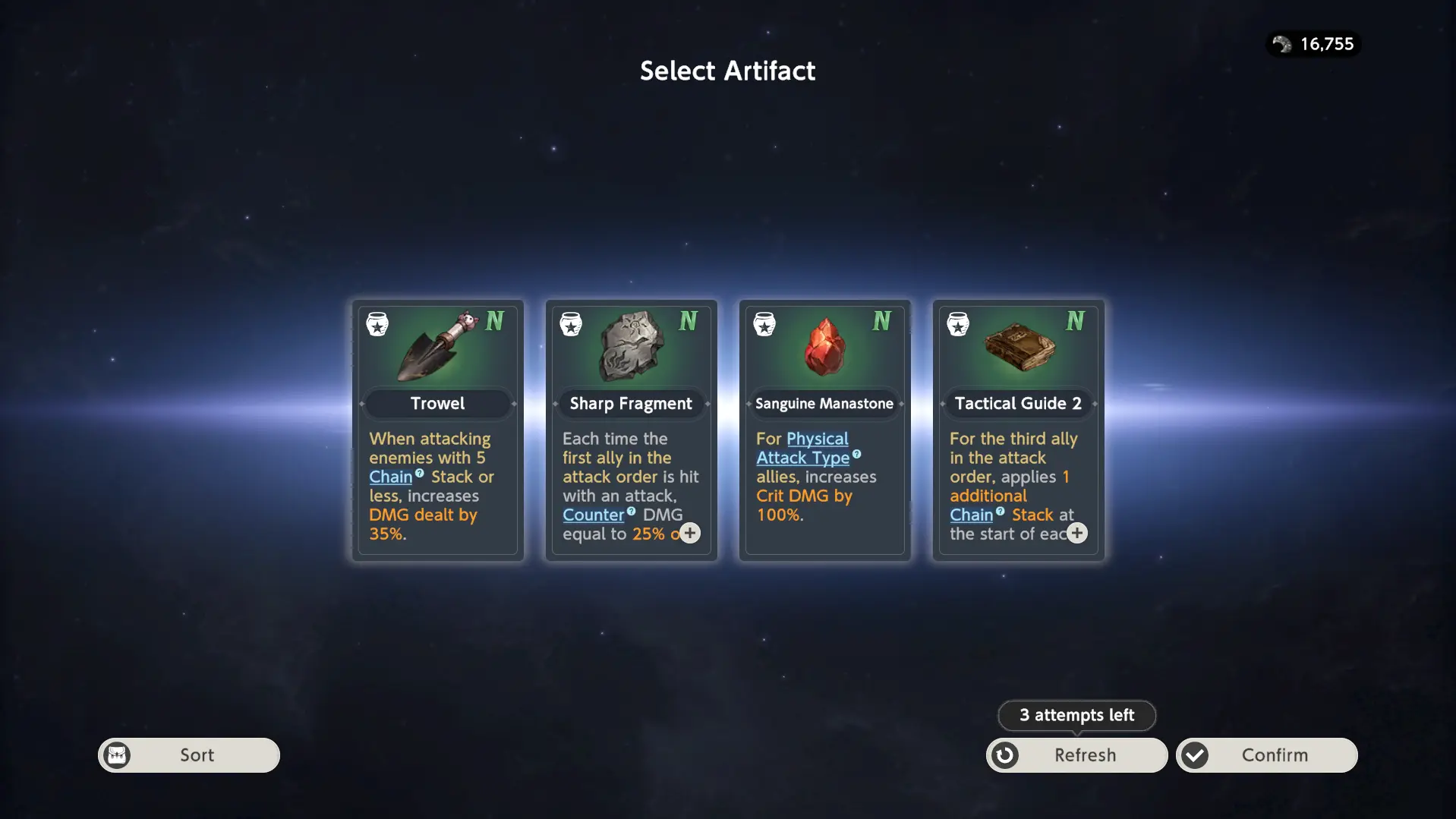Confirm the artifact selection
1456x819 pixels.
point(1266,755)
